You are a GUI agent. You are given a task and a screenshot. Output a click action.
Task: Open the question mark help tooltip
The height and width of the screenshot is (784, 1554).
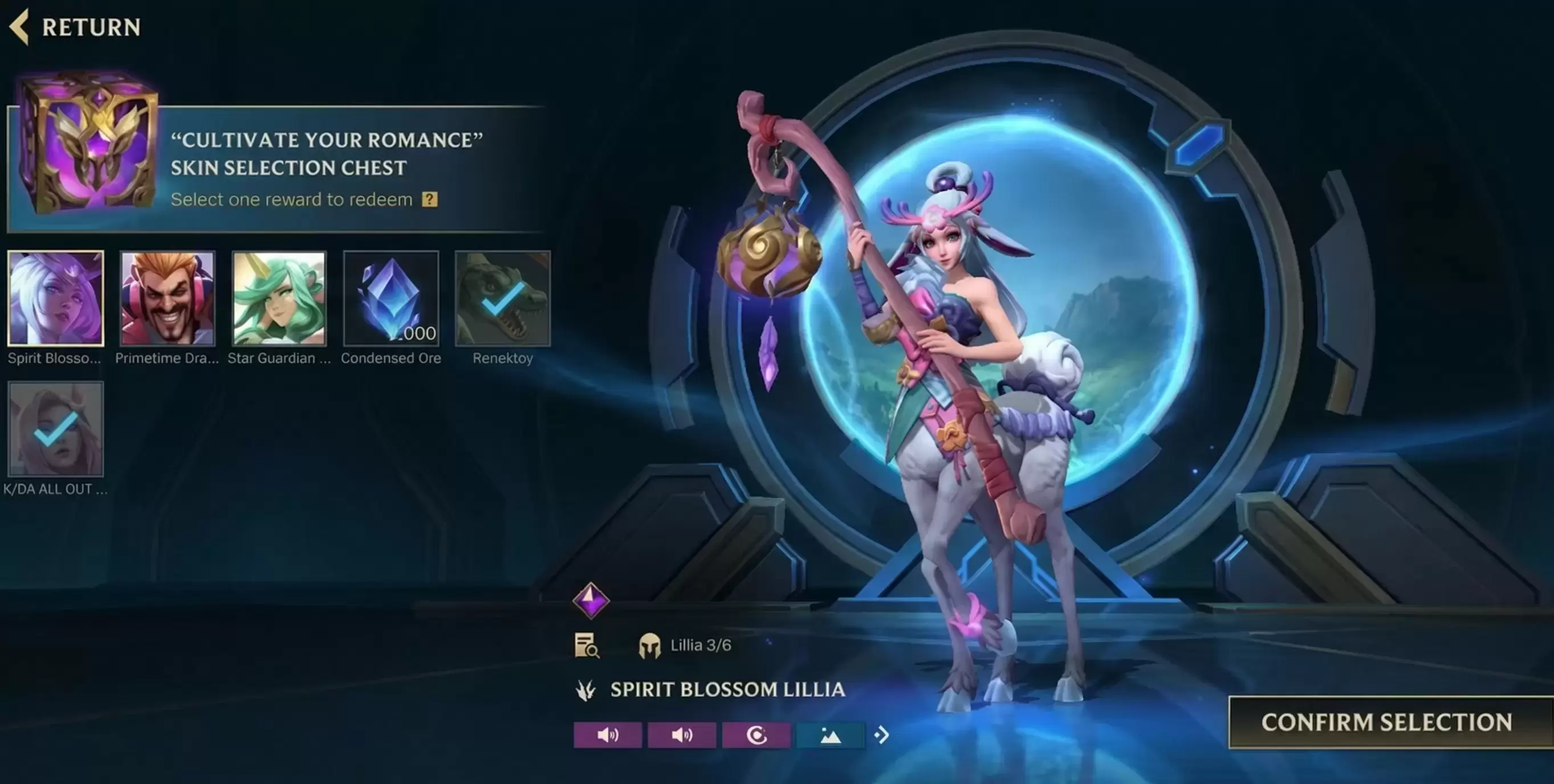pyautogui.click(x=429, y=199)
